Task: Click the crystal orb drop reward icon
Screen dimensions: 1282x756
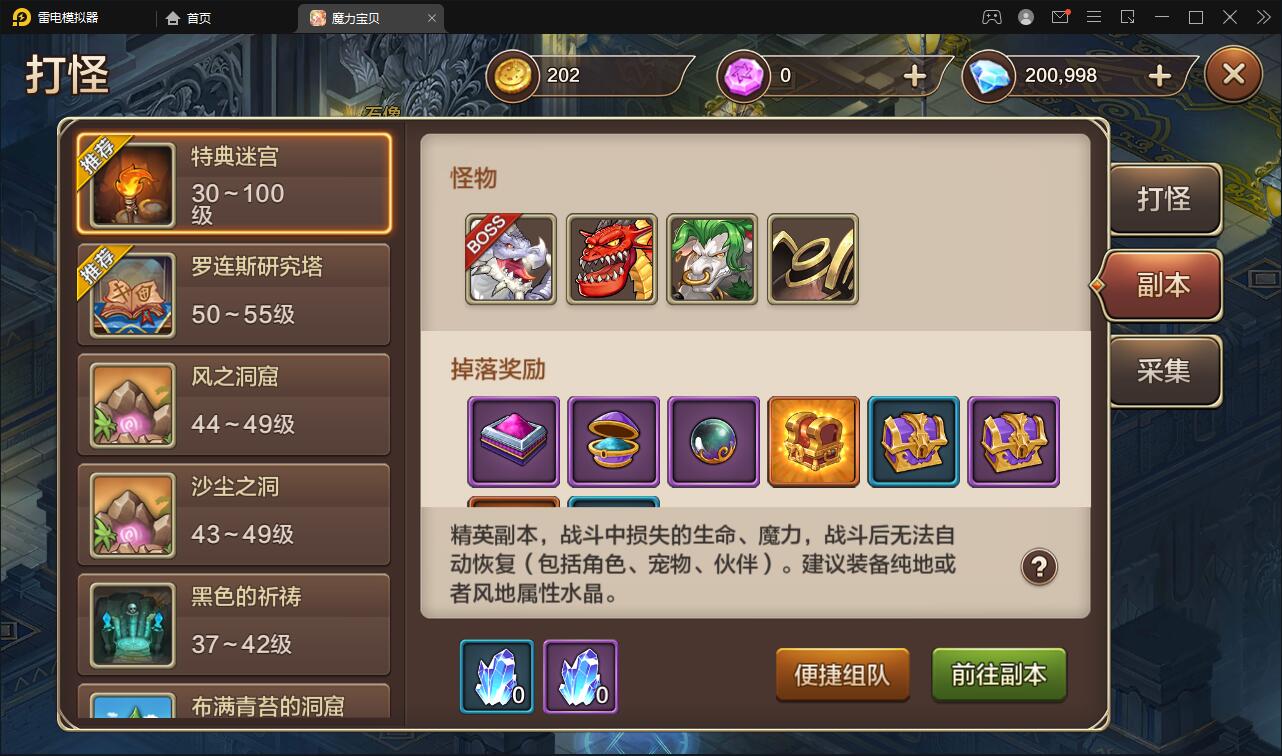Action: (713, 441)
